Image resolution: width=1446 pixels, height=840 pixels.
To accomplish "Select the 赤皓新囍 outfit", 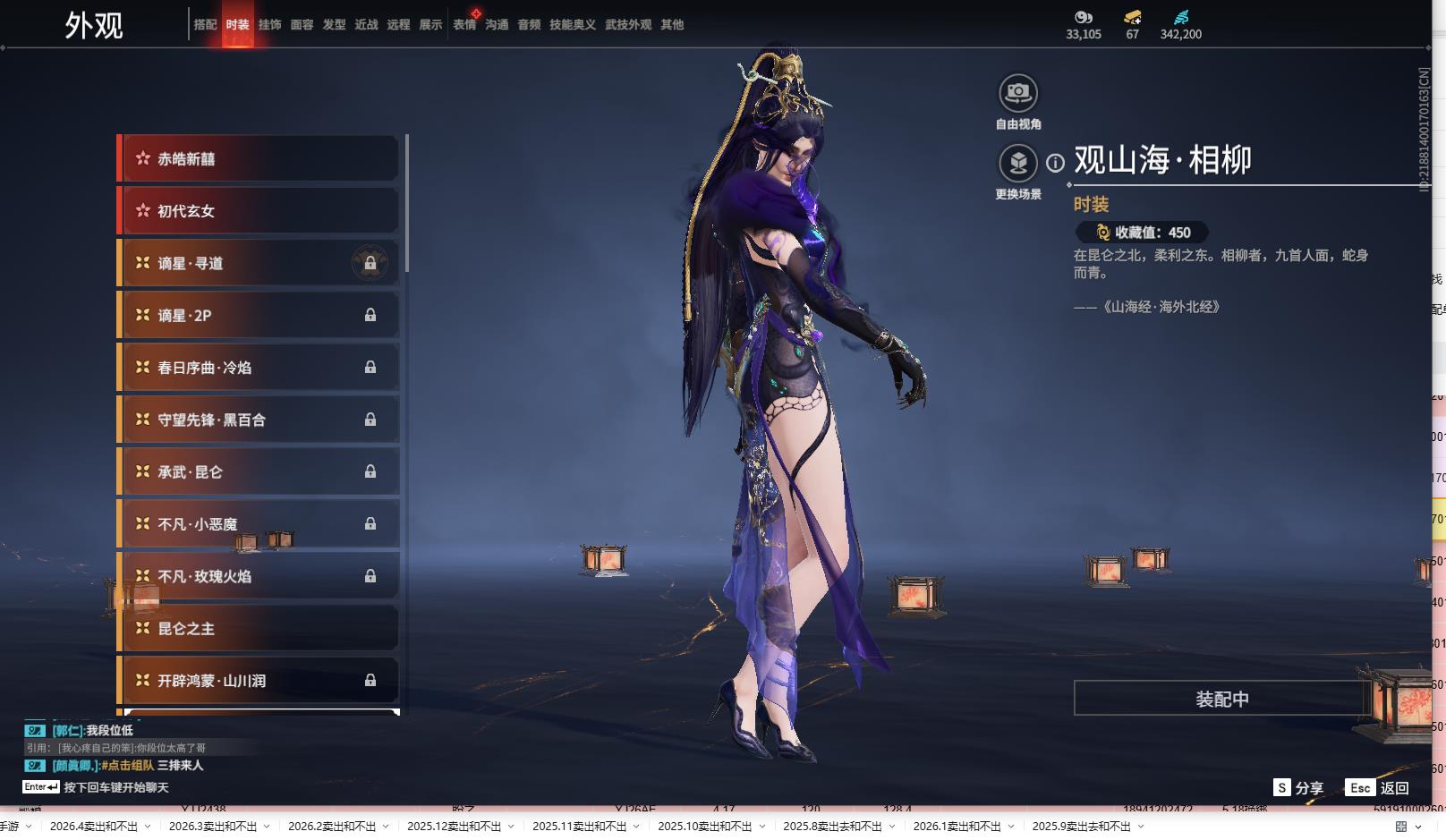I will click(x=259, y=159).
